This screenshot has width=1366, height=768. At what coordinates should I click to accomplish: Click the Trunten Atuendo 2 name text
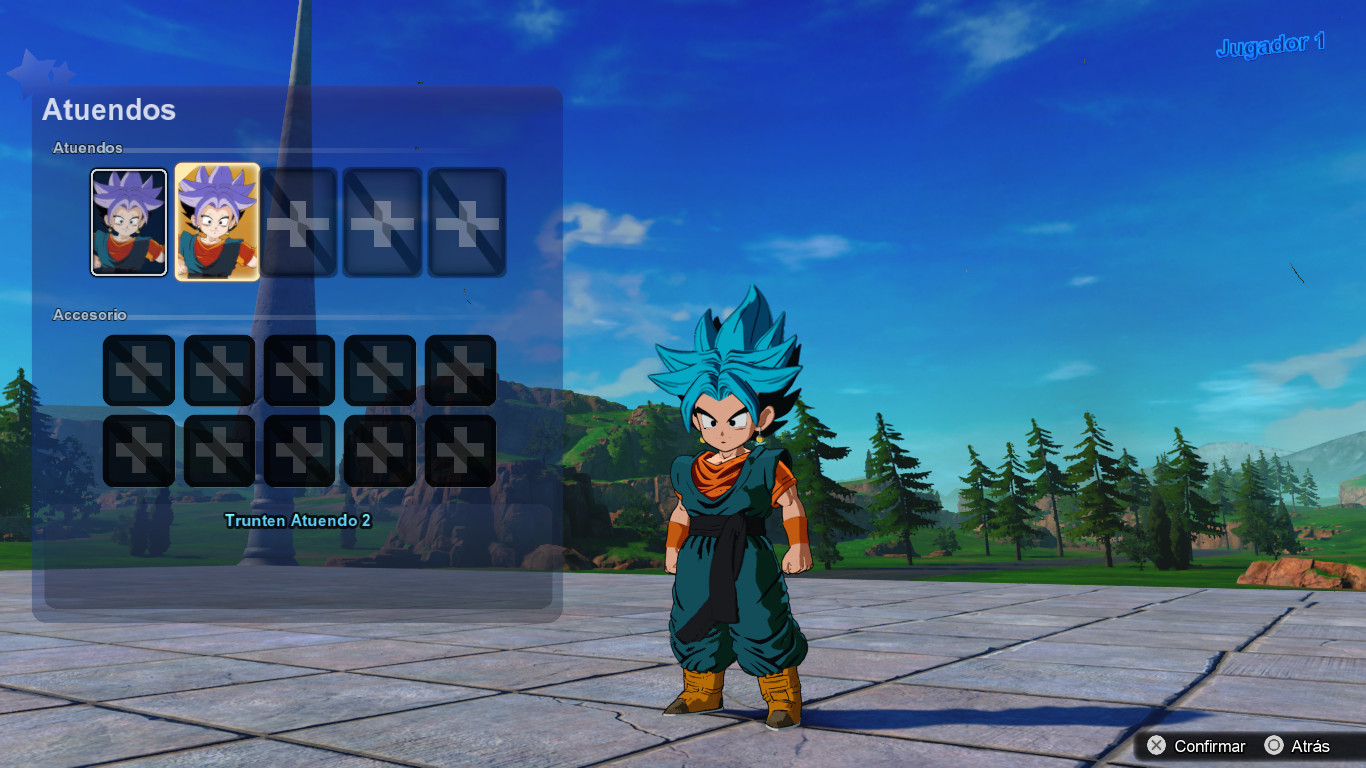pos(299,522)
